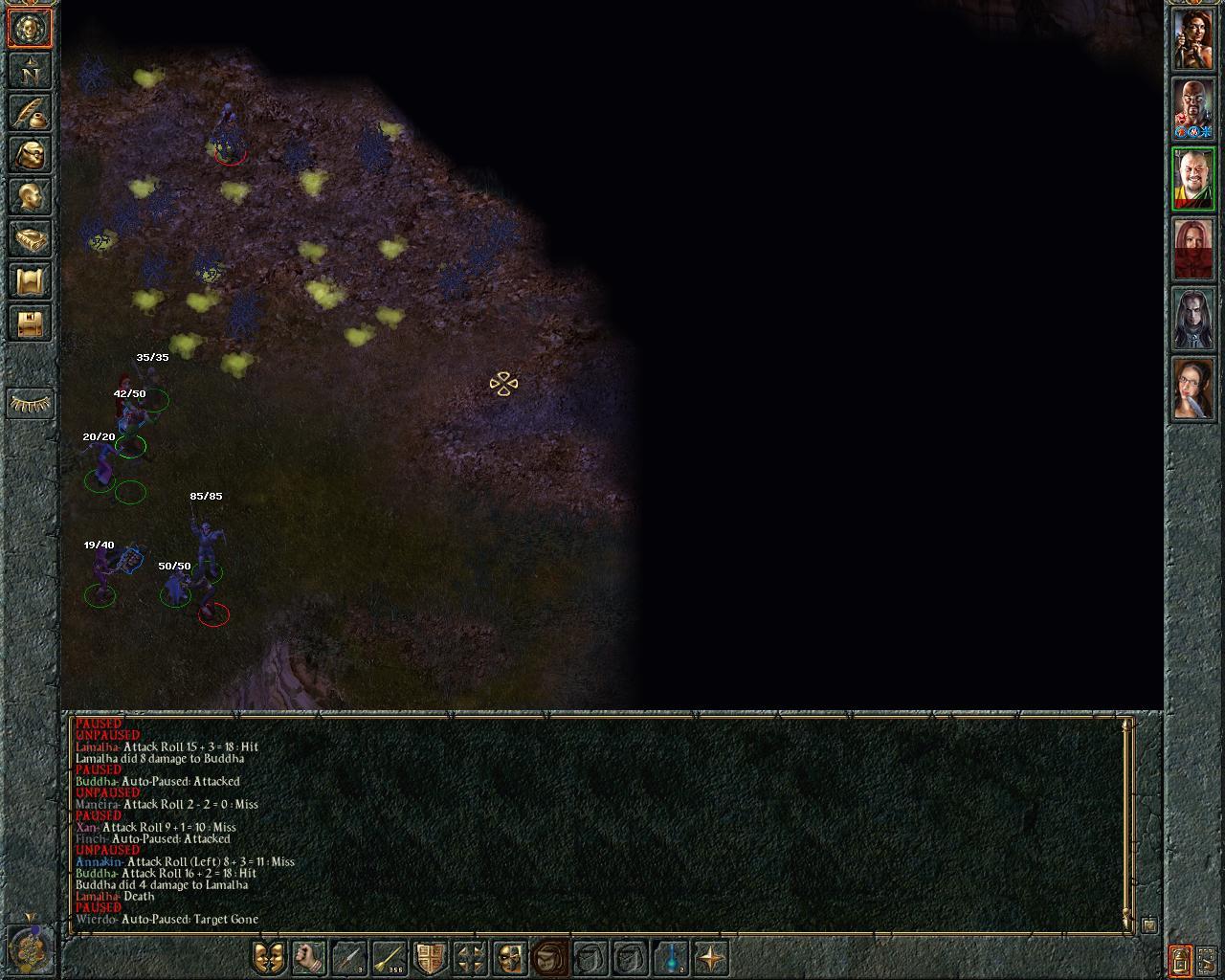Select the woman with glasses portrait

(1193, 390)
